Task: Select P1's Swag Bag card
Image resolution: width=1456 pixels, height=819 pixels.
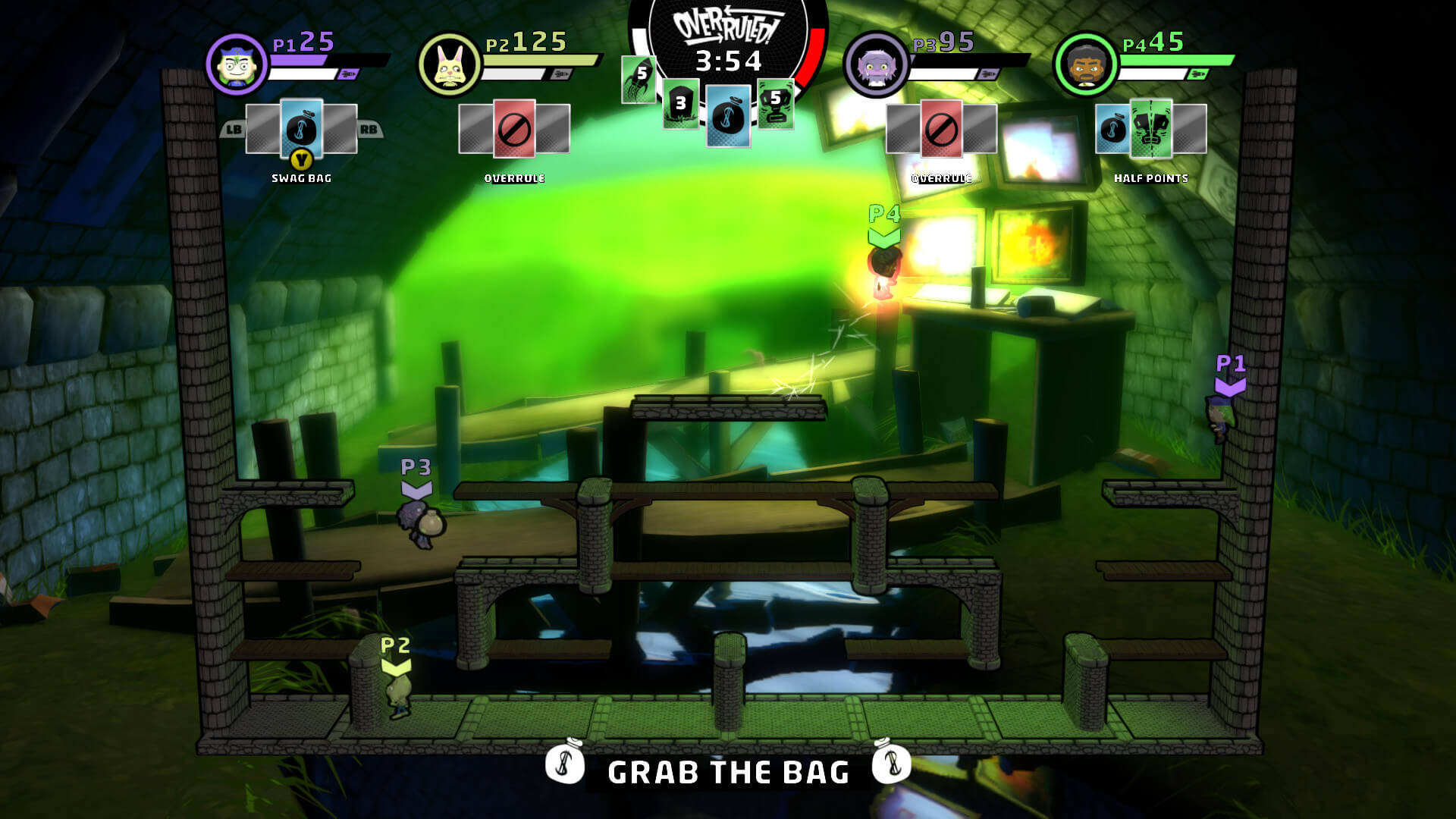Action: [302, 128]
